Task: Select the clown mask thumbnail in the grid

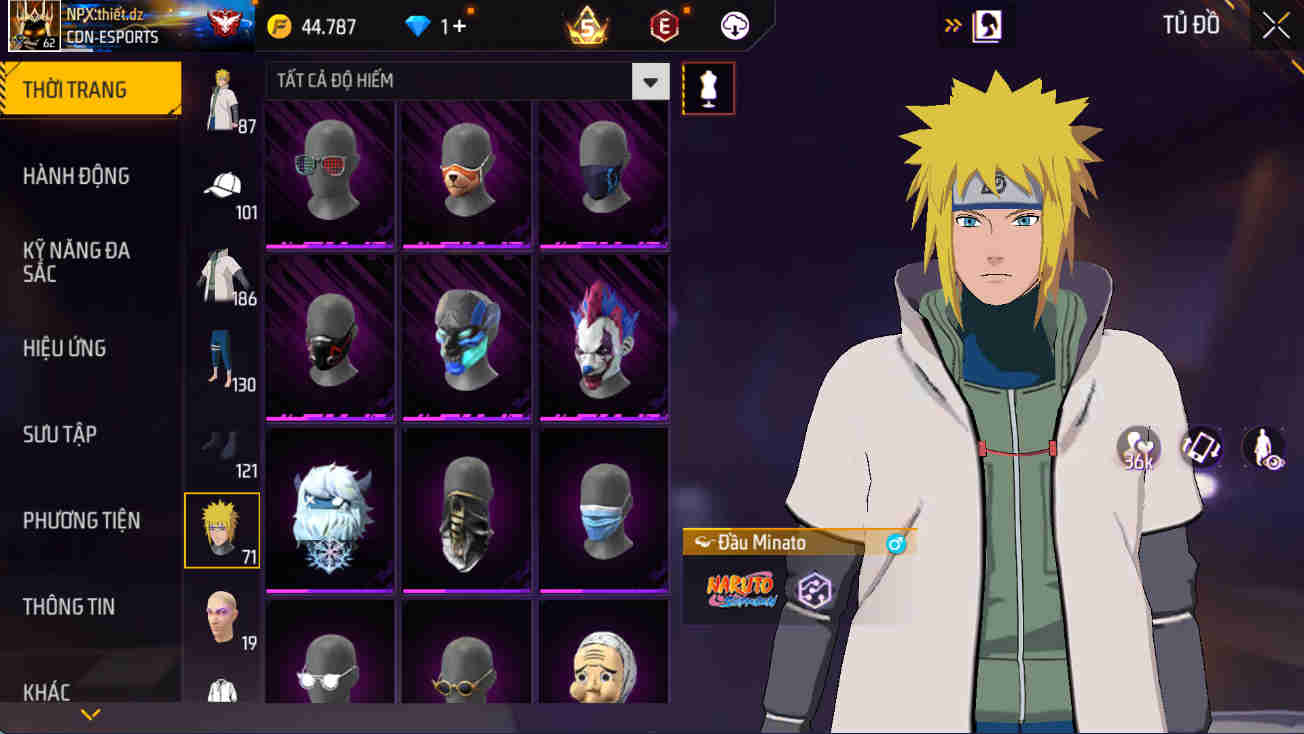Action: pos(603,337)
